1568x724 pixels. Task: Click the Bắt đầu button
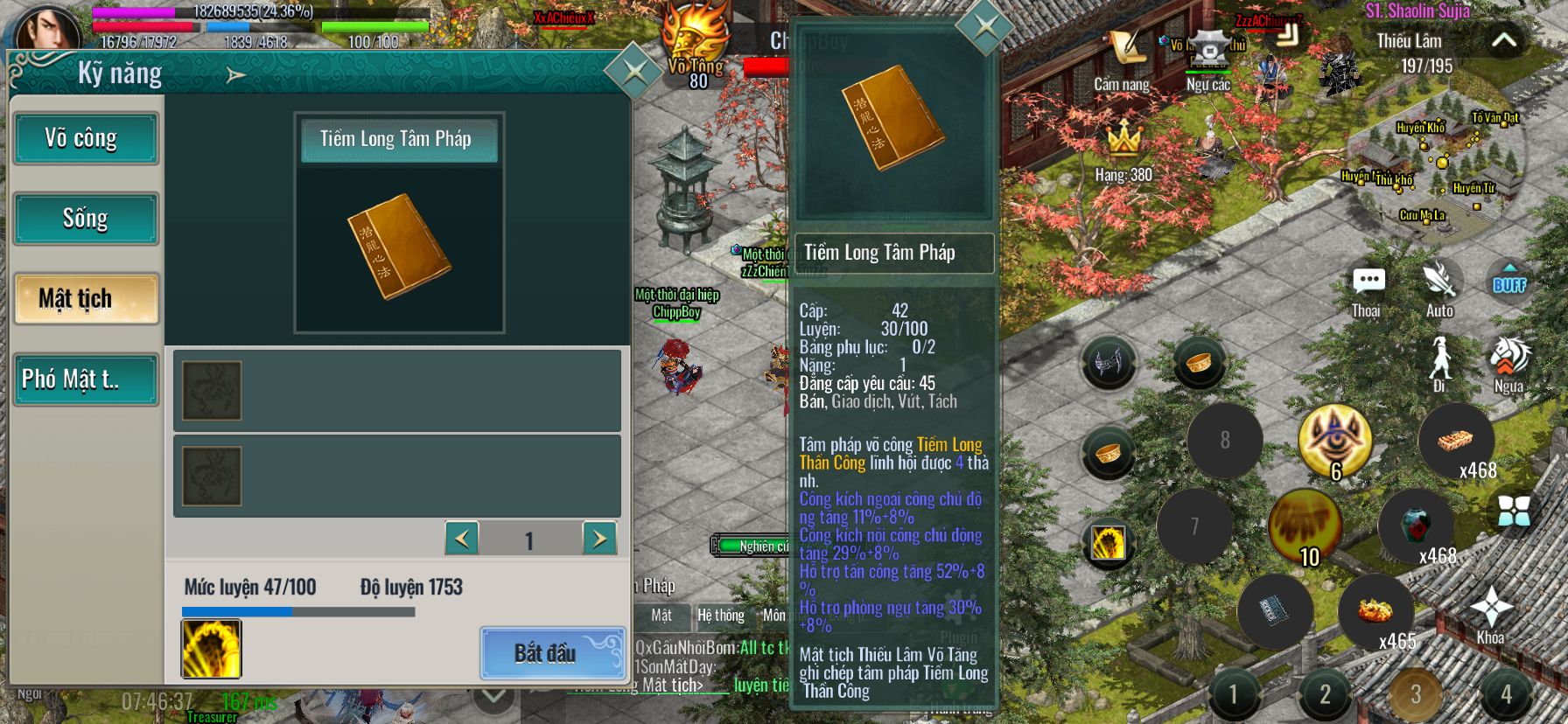coord(552,652)
